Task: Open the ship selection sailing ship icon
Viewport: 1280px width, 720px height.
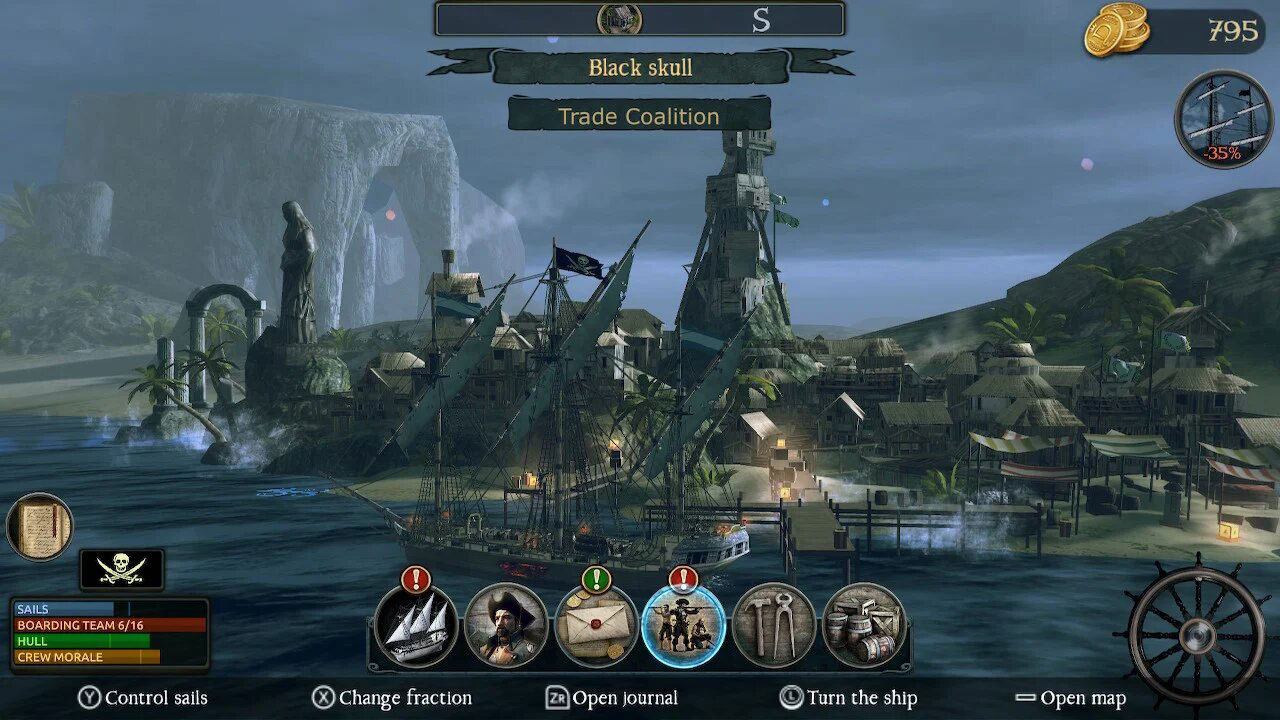Action: click(416, 626)
